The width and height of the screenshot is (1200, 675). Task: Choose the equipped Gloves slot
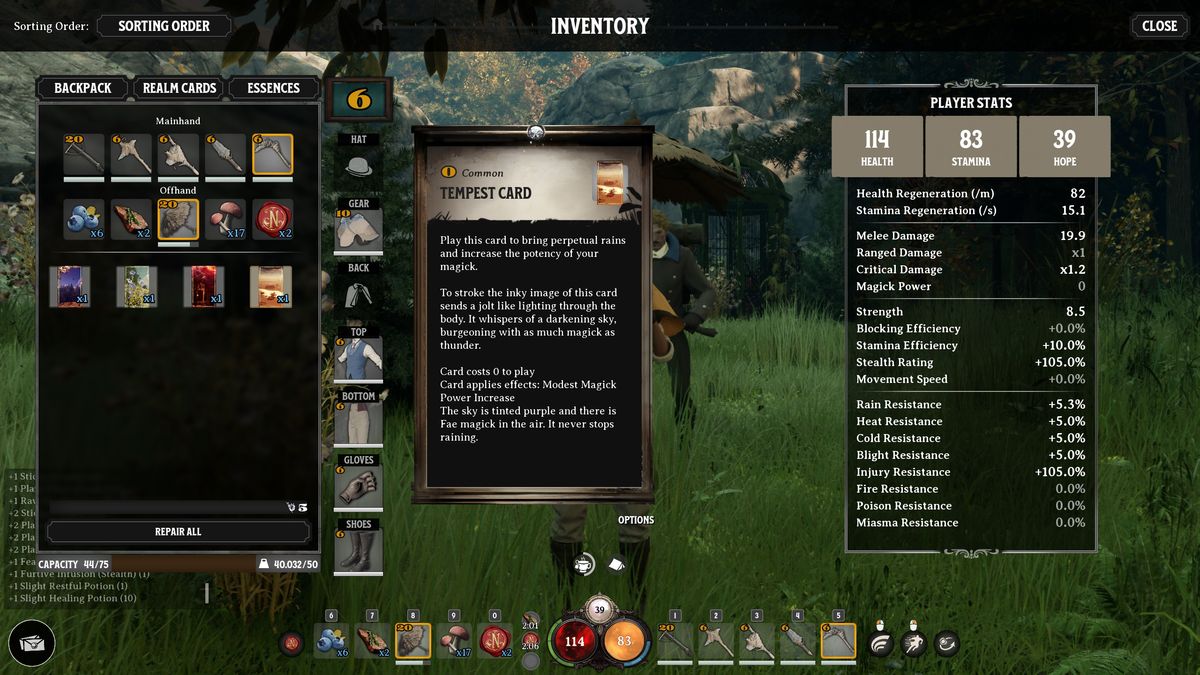click(x=359, y=485)
